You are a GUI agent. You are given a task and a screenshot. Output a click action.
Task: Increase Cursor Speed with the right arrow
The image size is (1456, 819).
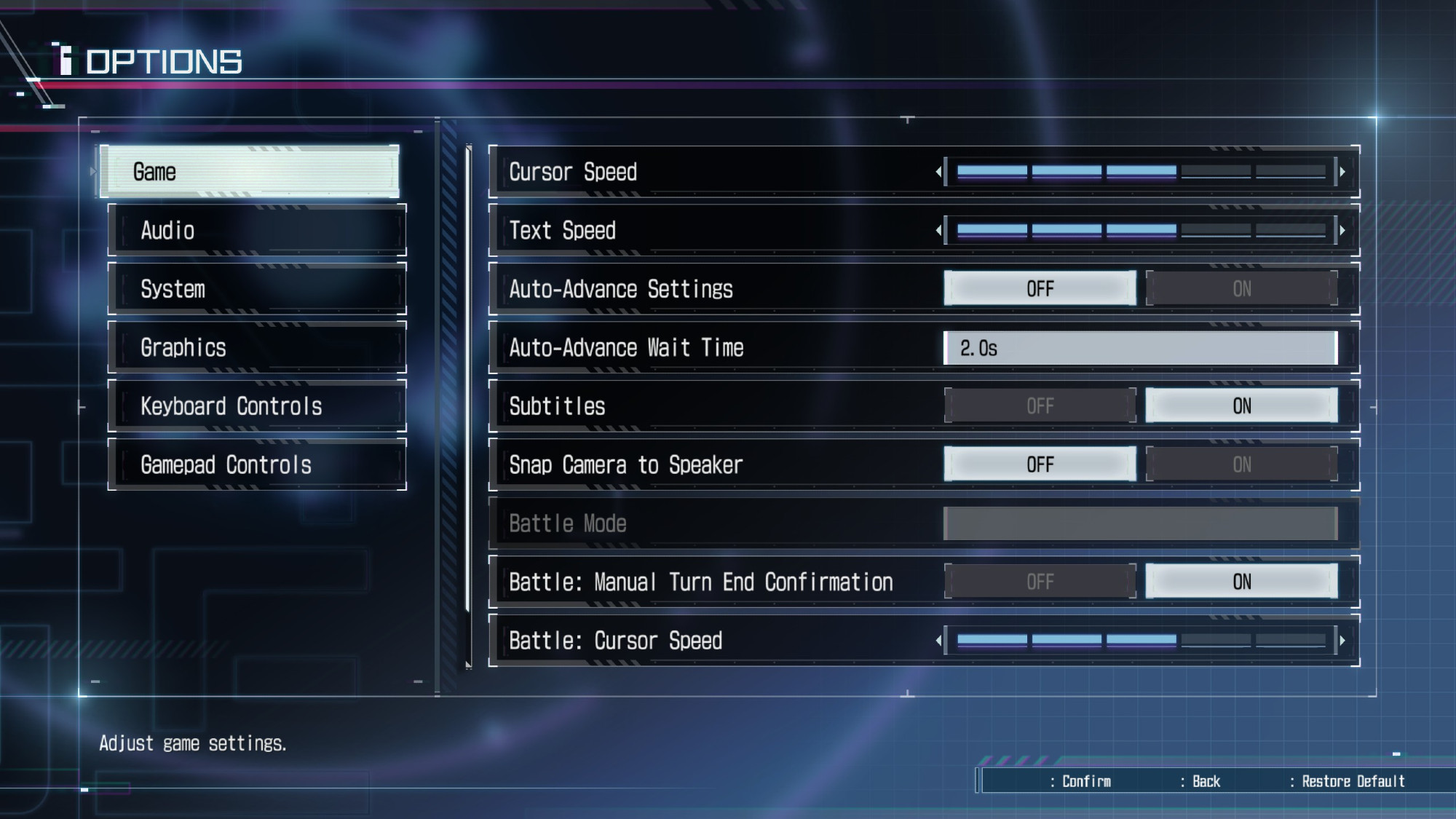tap(1342, 172)
